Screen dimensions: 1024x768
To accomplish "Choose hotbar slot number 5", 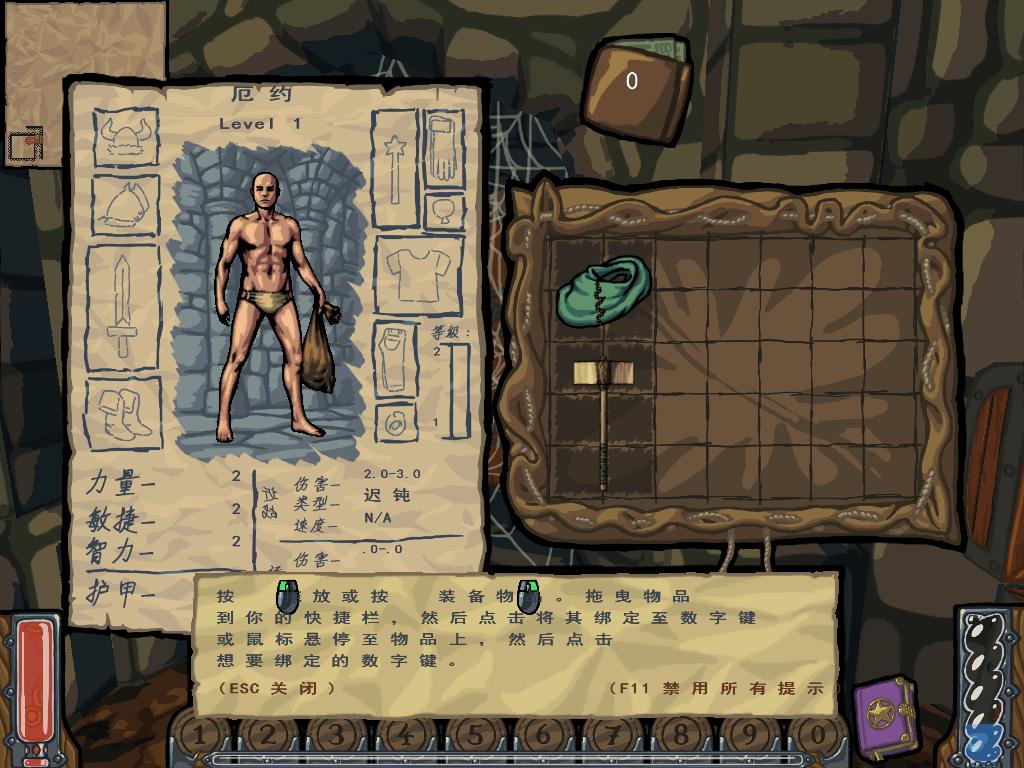I will (475, 737).
